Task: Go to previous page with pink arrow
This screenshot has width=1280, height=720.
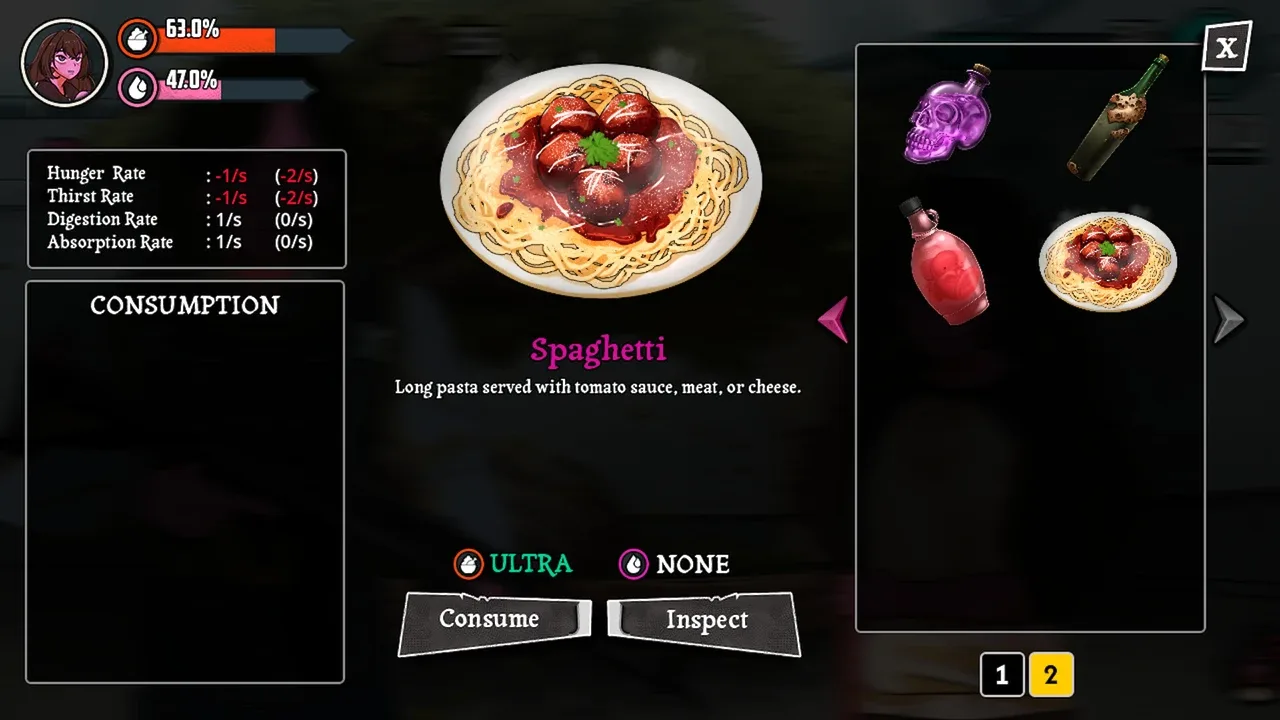Action: 834,320
